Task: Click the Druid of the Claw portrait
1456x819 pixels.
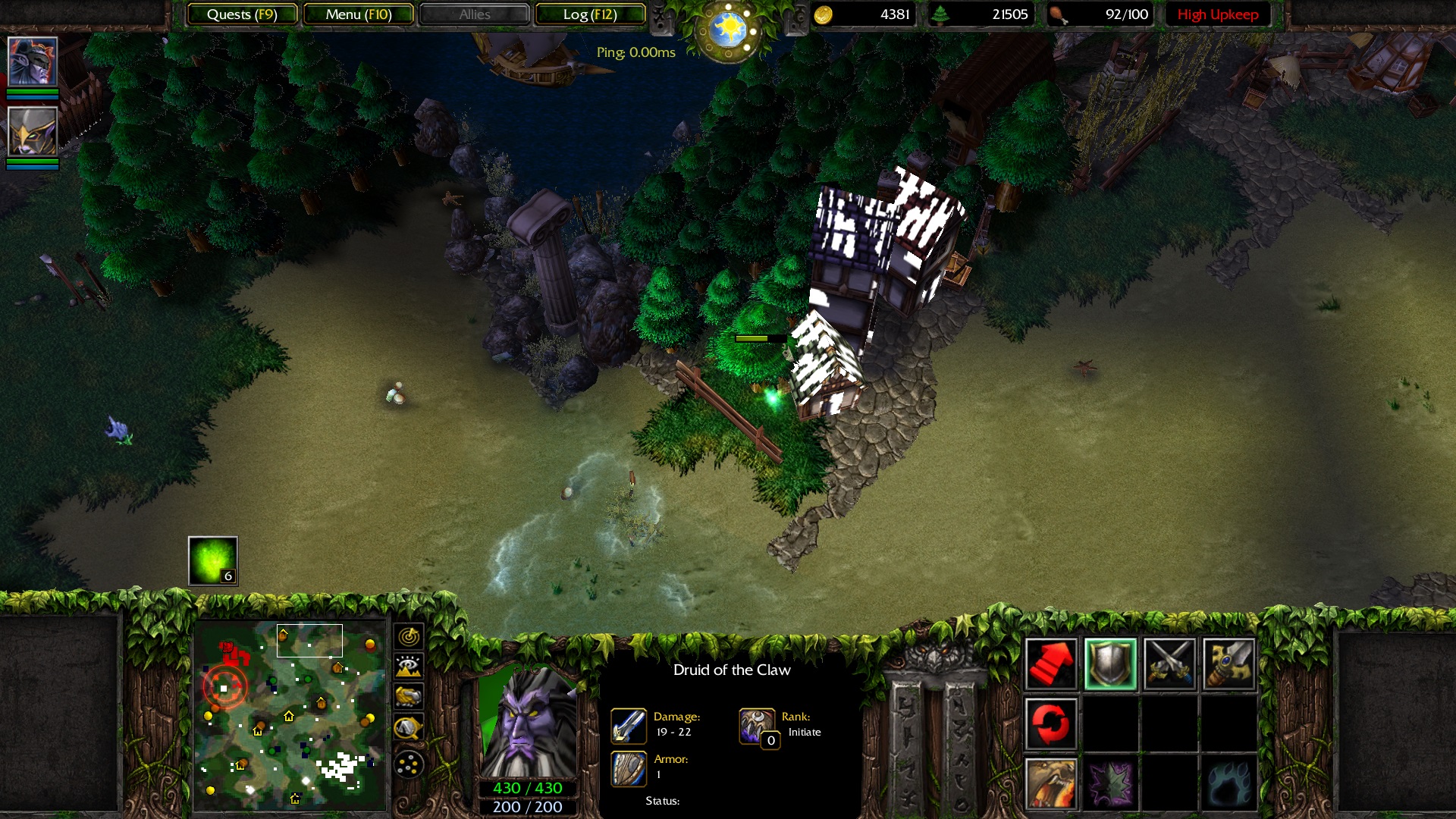Action: point(528,724)
